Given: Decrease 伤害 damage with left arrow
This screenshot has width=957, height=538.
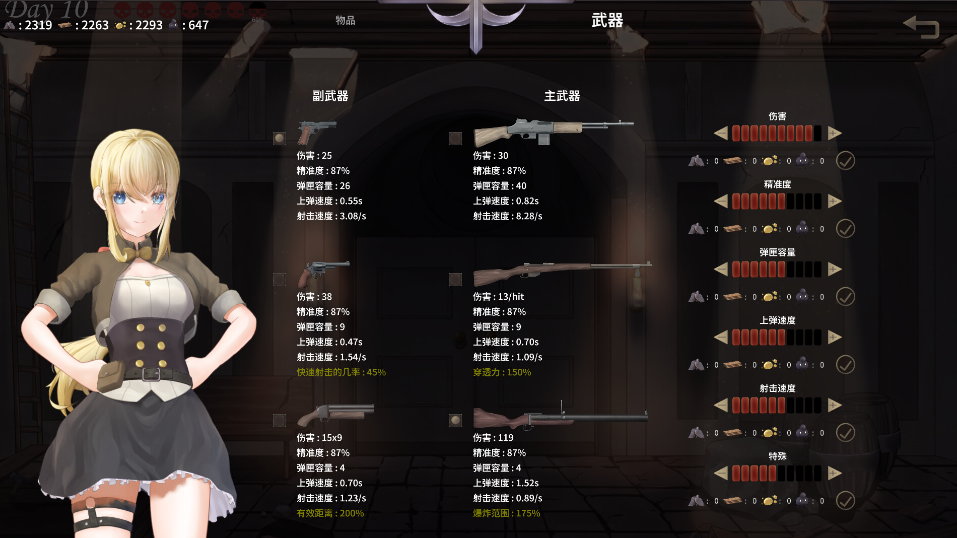Looking at the screenshot, I should pos(720,133).
